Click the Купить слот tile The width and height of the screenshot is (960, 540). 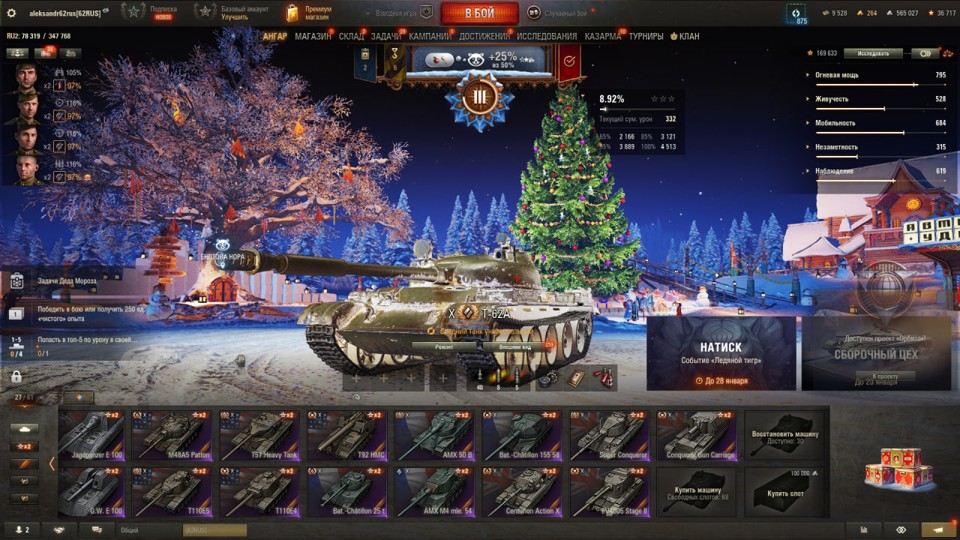coord(784,492)
